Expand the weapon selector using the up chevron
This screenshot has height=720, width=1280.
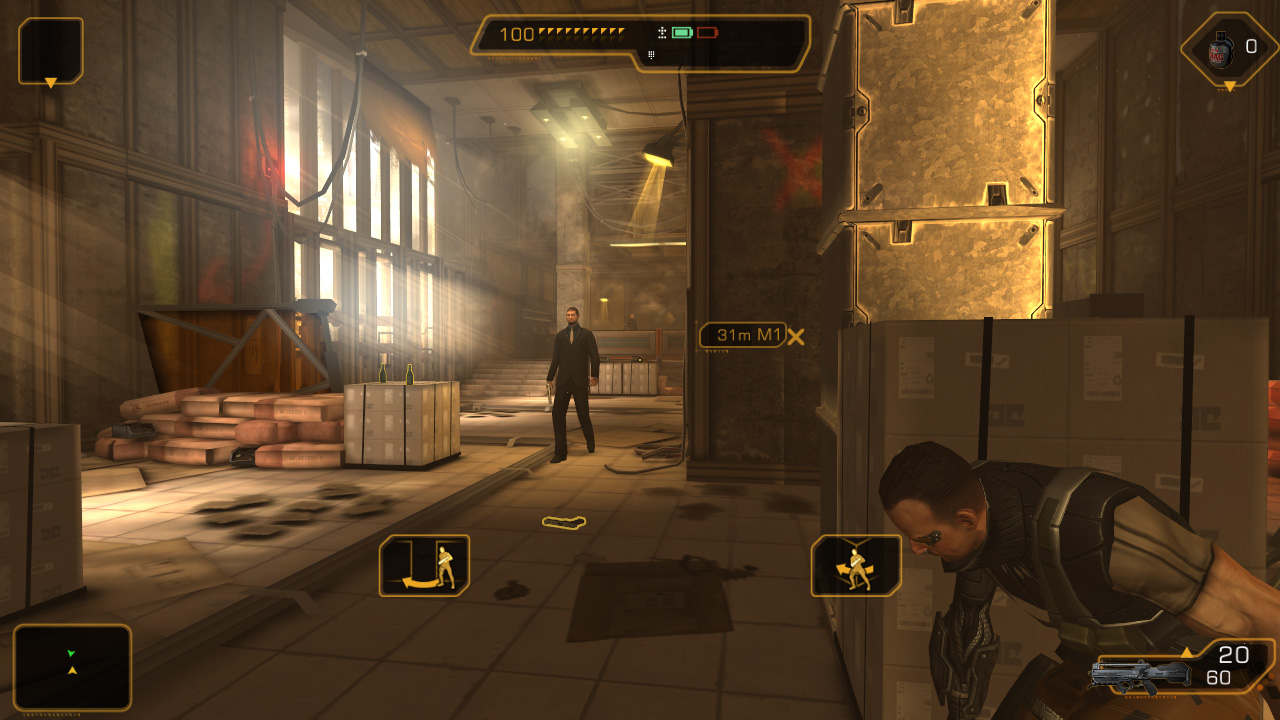pos(1187,652)
